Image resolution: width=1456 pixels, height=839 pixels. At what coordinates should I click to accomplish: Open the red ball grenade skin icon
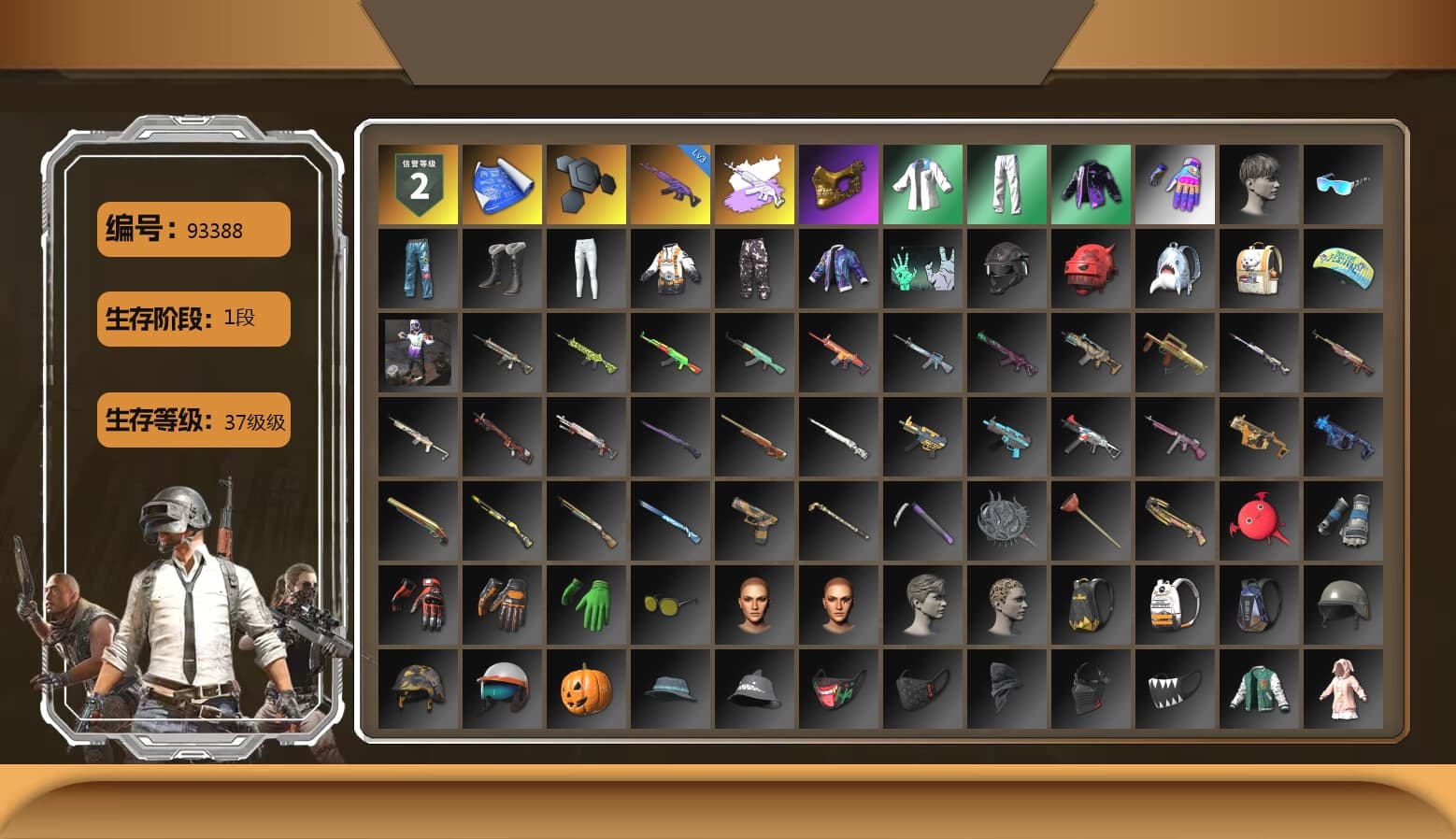click(1259, 519)
